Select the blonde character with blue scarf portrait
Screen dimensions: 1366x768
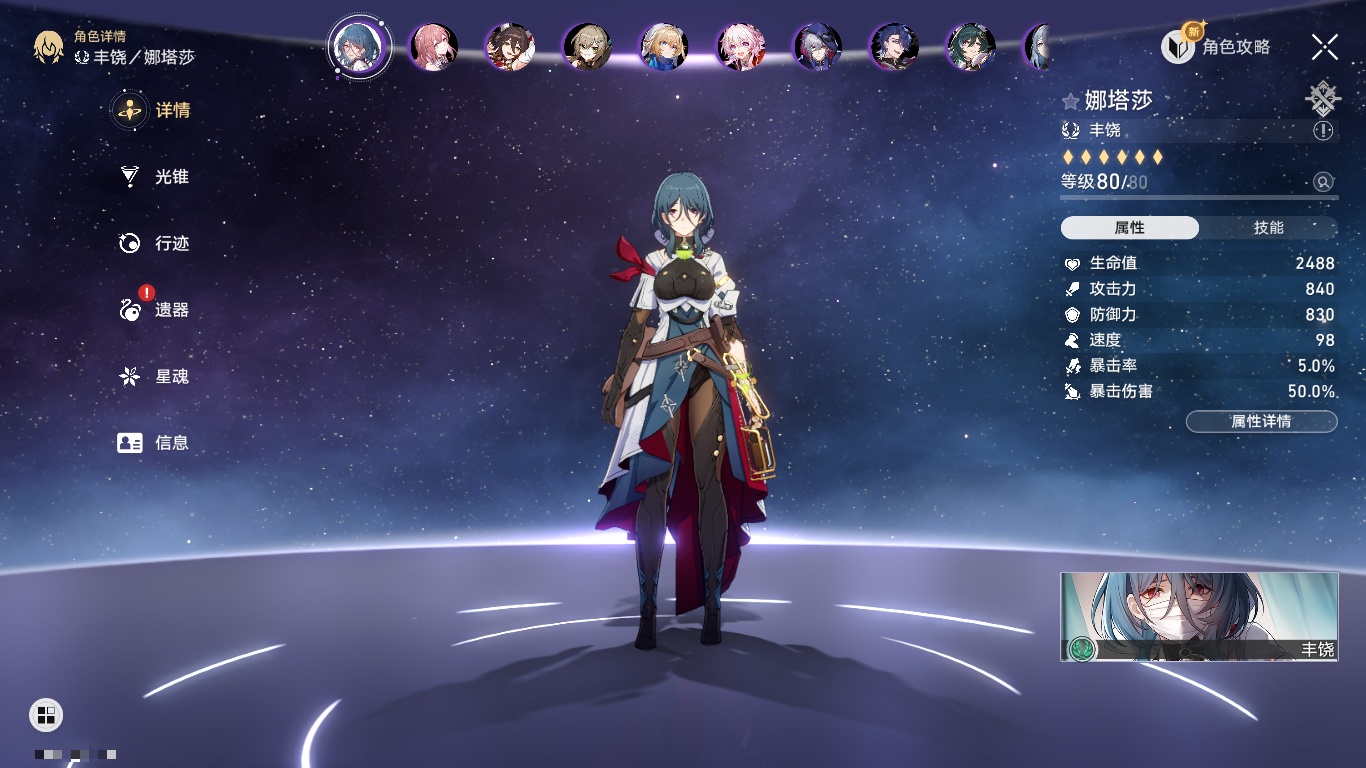tap(663, 47)
